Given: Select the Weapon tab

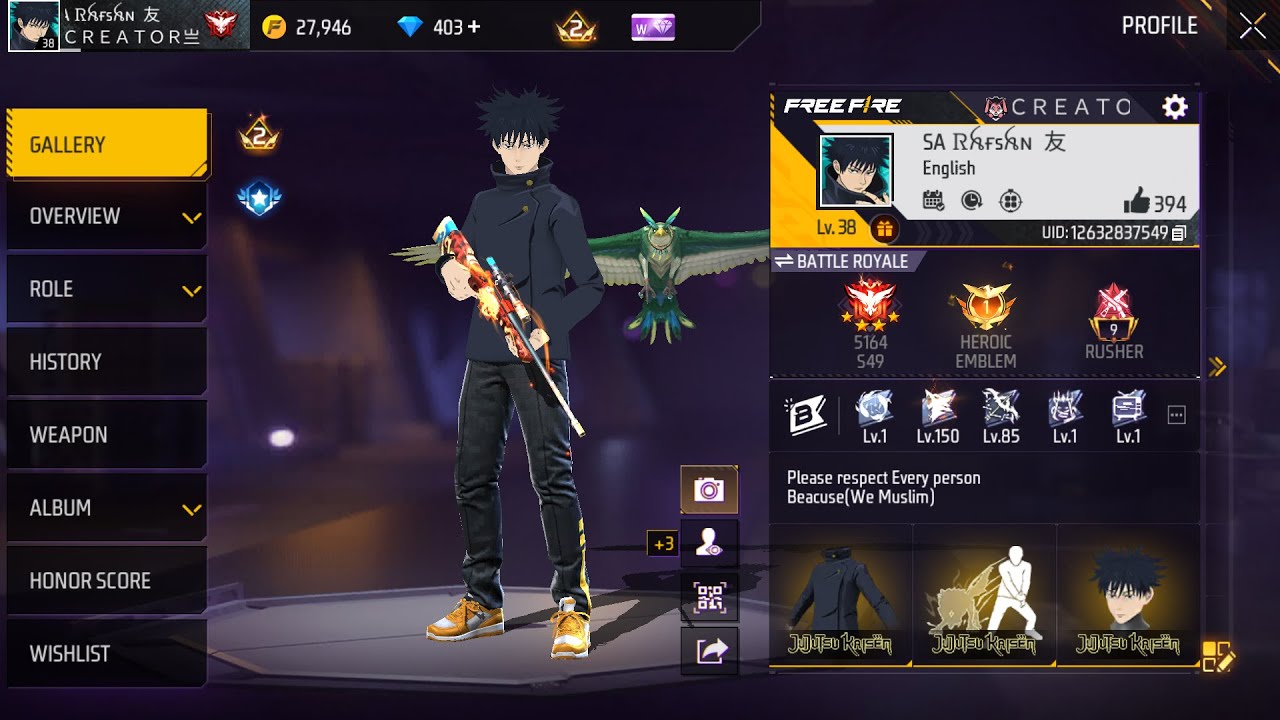Looking at the screenshot, I should coord(107,435).
